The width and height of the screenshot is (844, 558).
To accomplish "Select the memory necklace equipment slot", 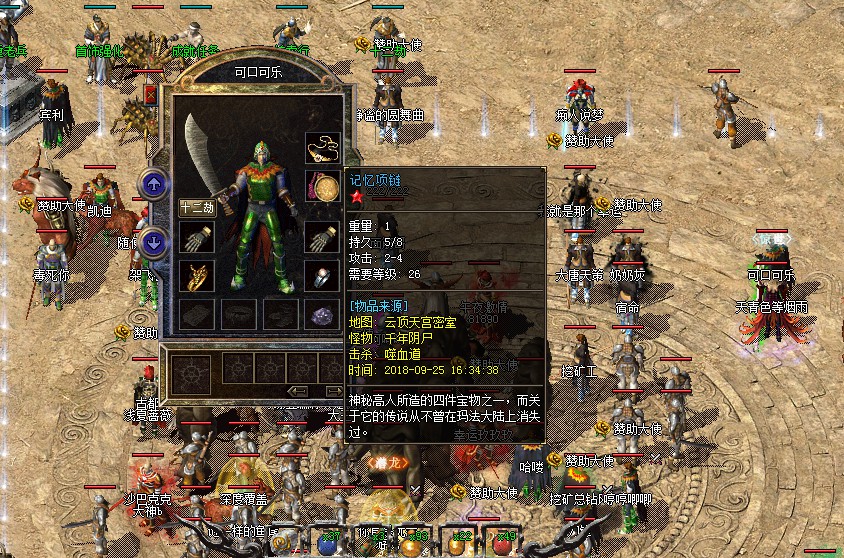I will click(x=322, y=147).
